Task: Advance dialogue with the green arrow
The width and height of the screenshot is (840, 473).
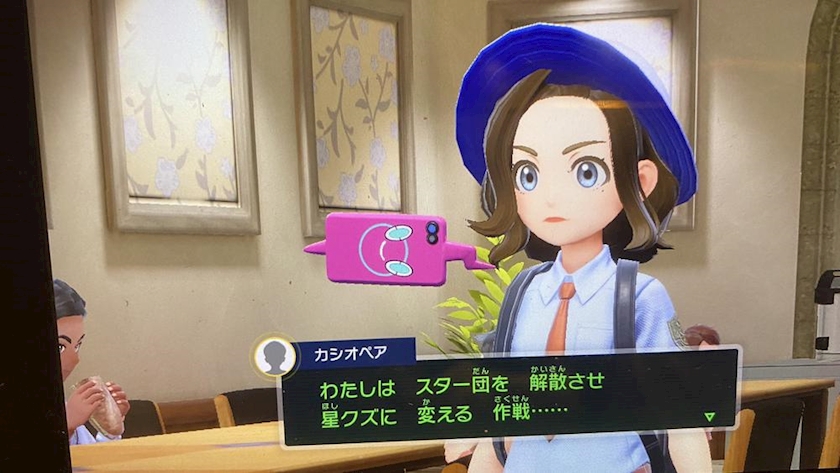Action: 709,416
